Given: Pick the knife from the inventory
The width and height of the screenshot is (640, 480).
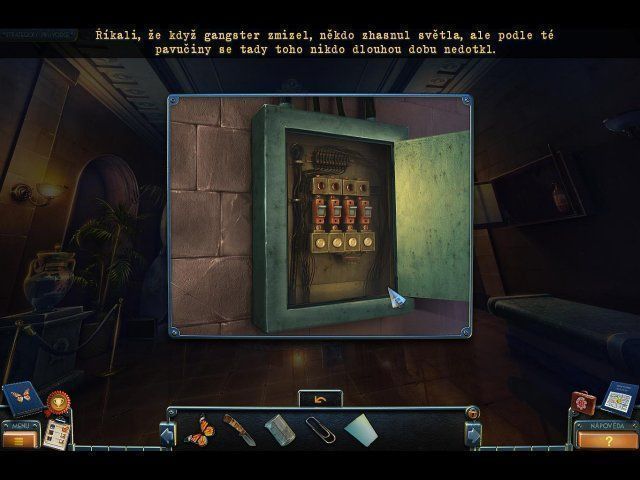Looking at the screenshot, I should [x=238, y=432].
